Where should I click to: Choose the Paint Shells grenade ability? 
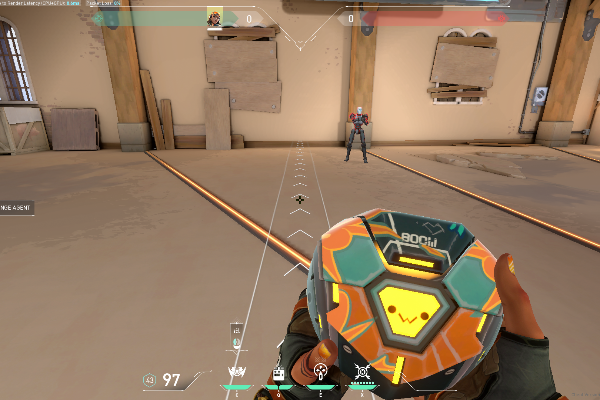[320, 373]
